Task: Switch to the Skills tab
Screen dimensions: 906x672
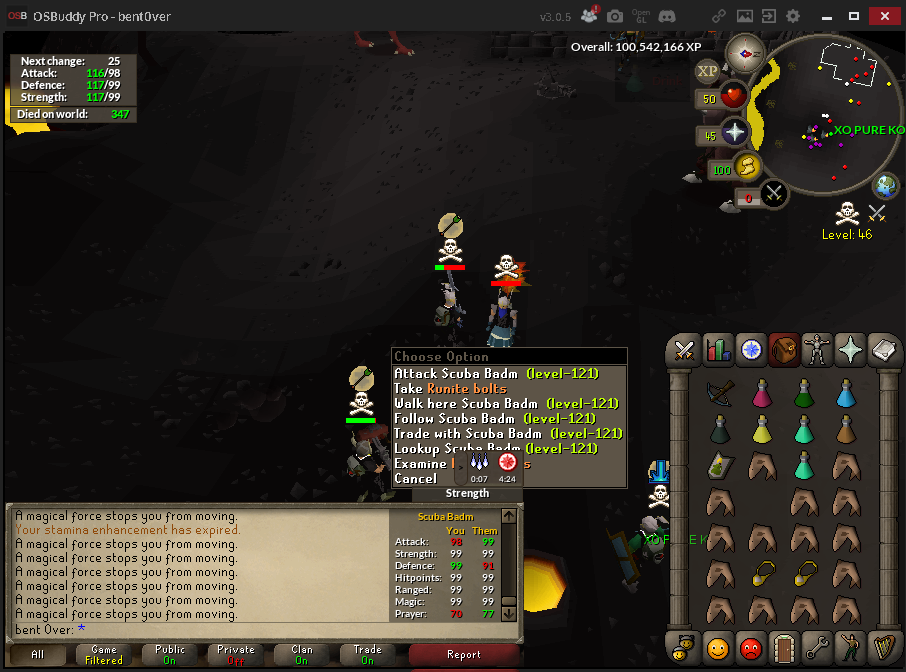Action: pyautogui.click(x=718, y=350)
